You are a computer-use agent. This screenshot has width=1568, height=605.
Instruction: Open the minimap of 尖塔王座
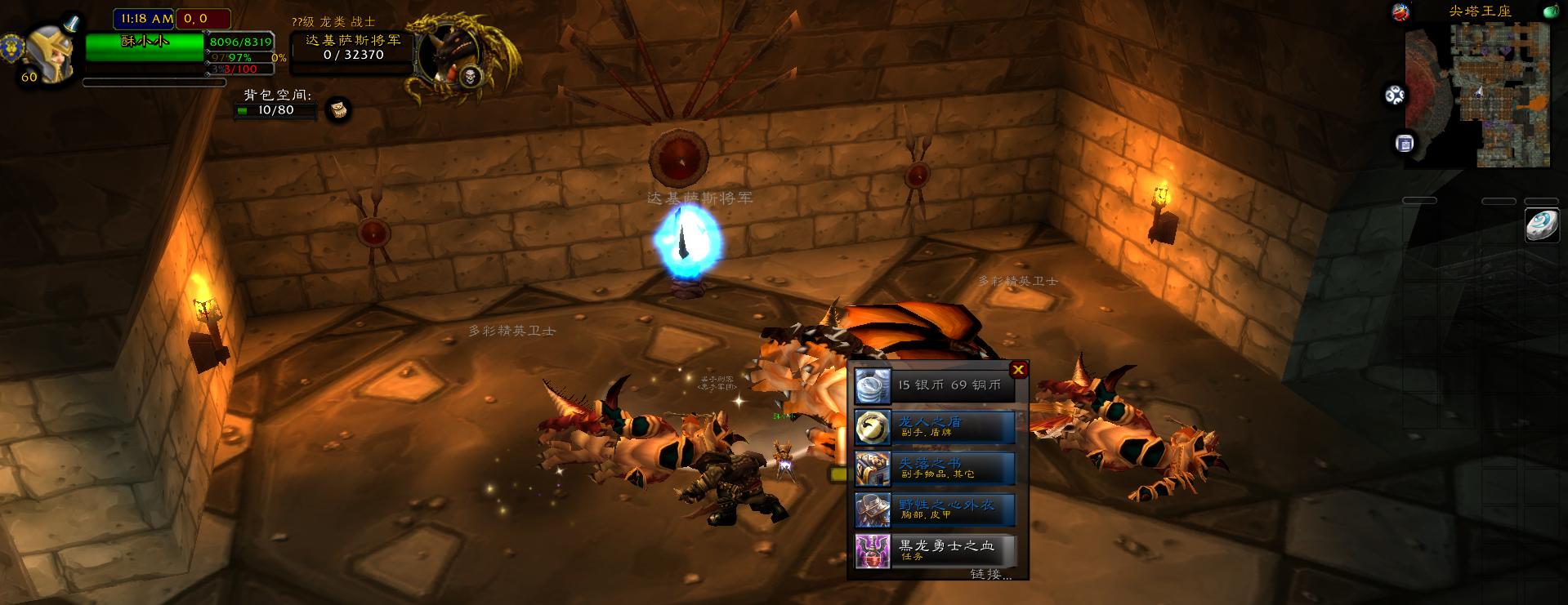click(x=1477, y=95)
